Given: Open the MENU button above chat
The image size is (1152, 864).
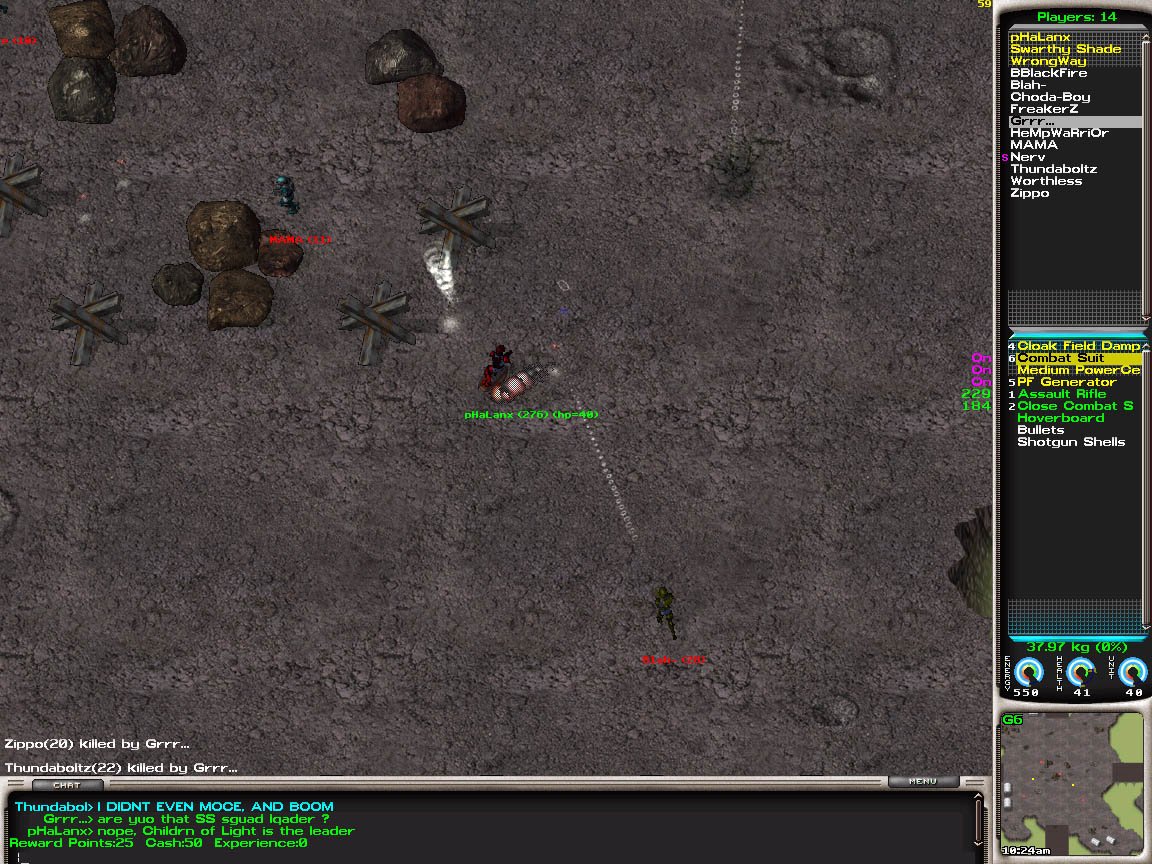Looking at the screenshot, I should [x=923, y=782].
